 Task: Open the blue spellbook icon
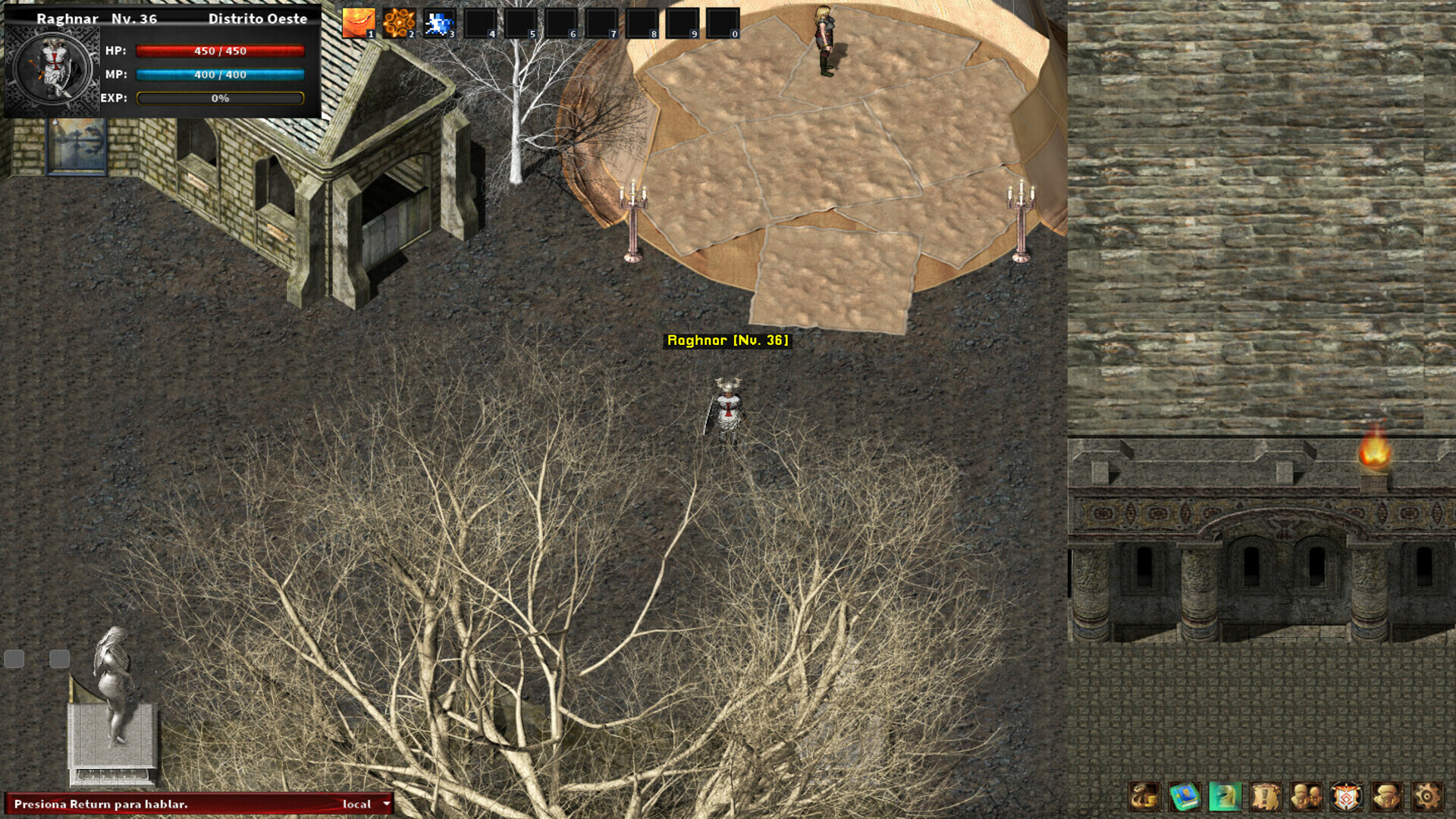[x=1184, y=796]
